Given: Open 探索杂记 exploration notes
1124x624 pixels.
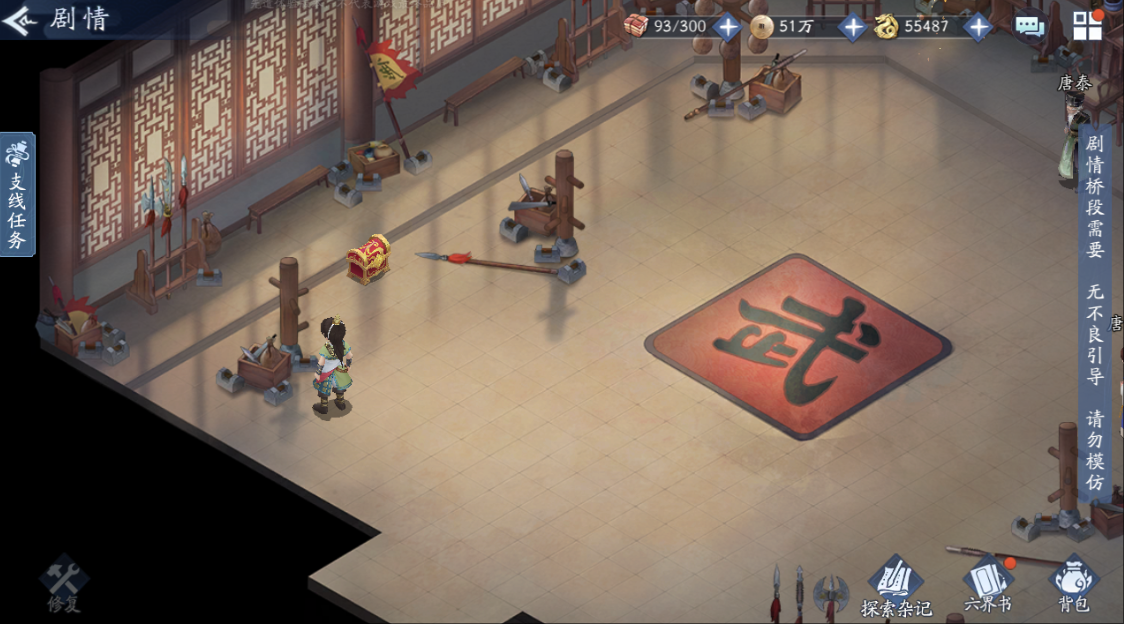Looking at the screenshot, I should [895, 587].
